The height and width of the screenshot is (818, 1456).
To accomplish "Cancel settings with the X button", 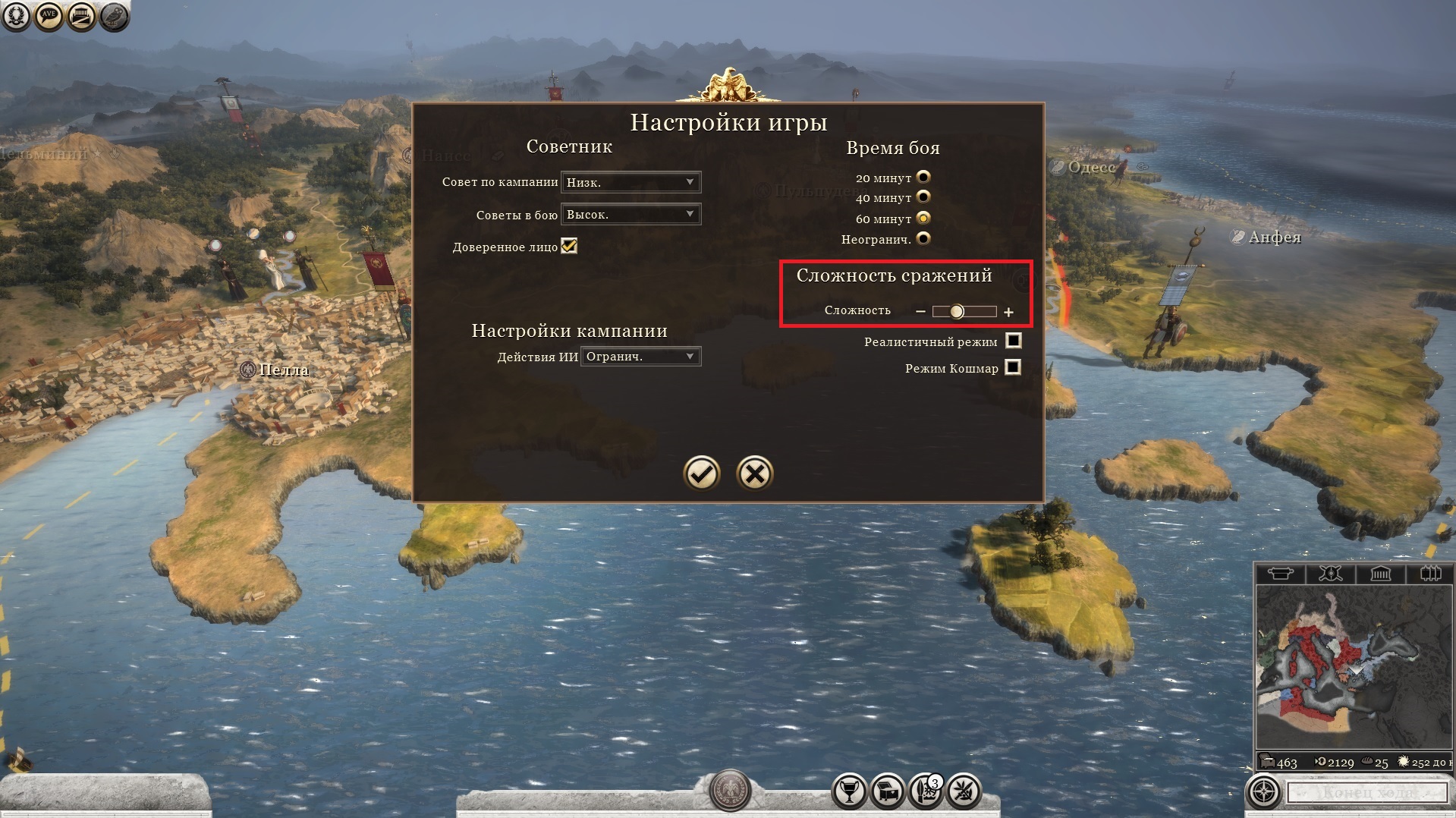I will pos(755,473).
